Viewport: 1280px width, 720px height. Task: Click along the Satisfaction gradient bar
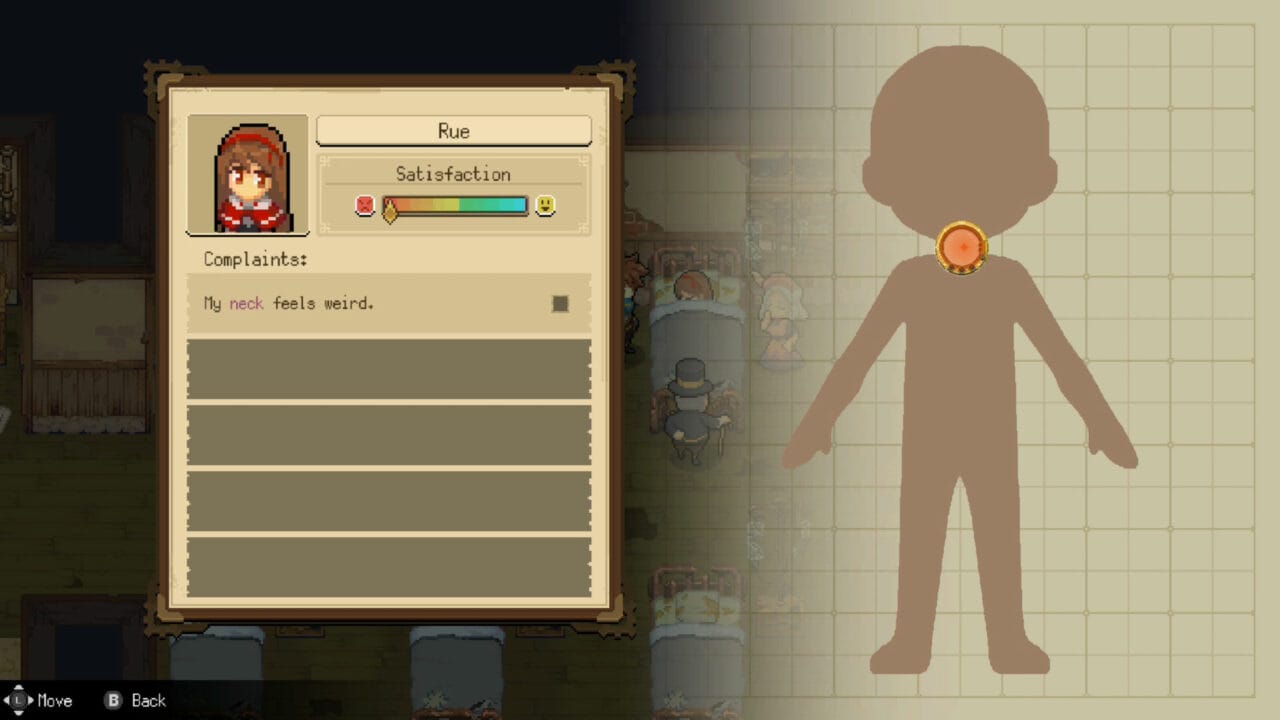click(455, 206)
